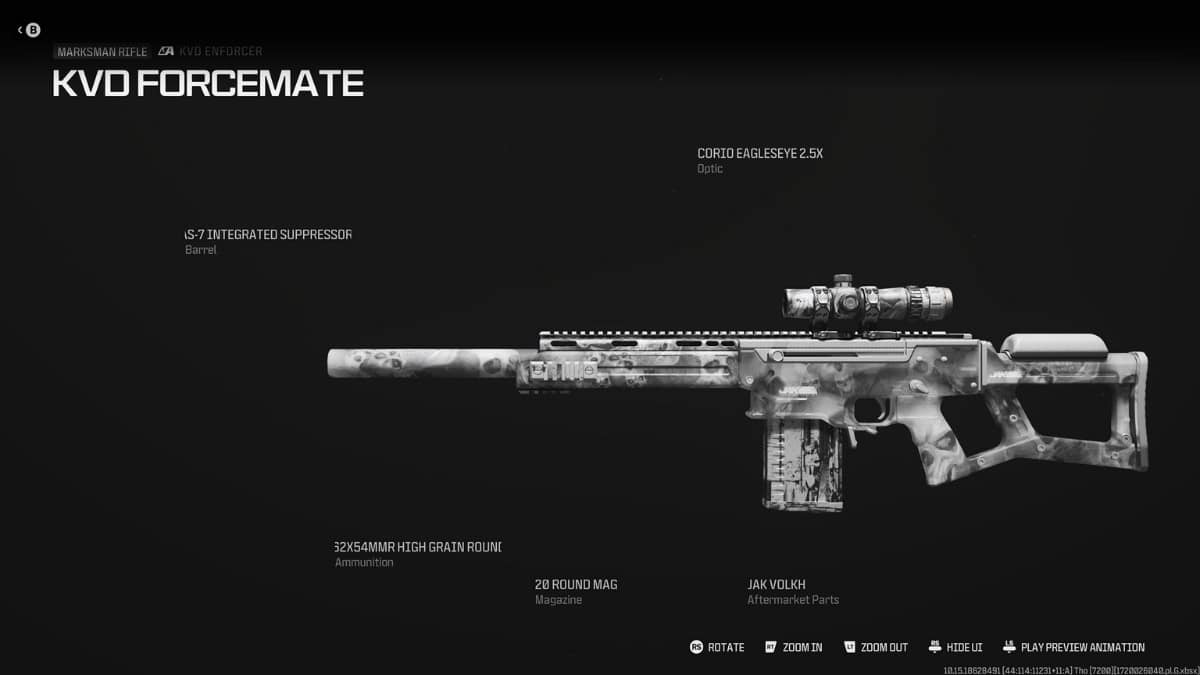Go back using the top-left arrow
1200x675 pixels.
pos(28,30)
